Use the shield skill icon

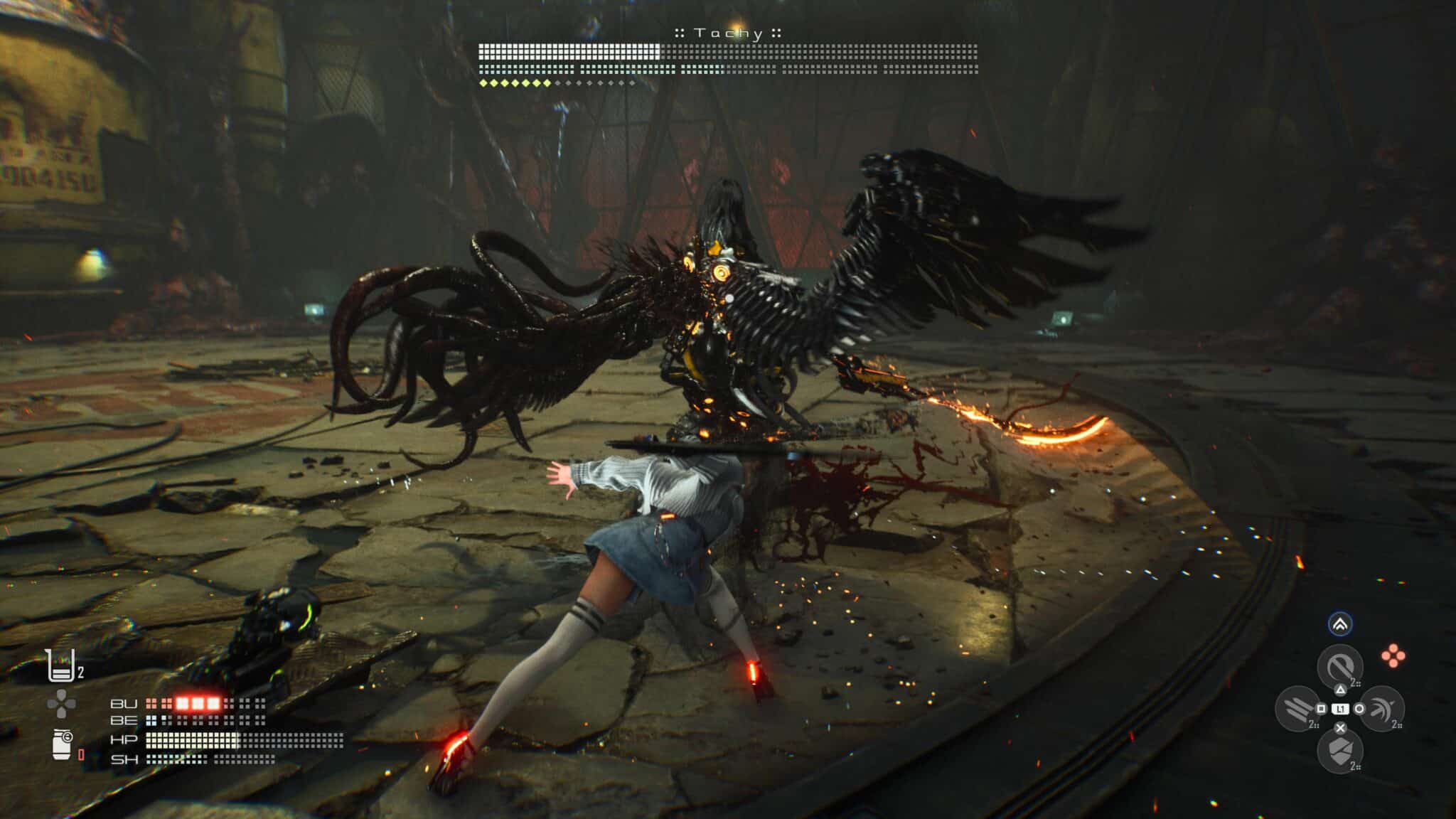coord(1339,751)
